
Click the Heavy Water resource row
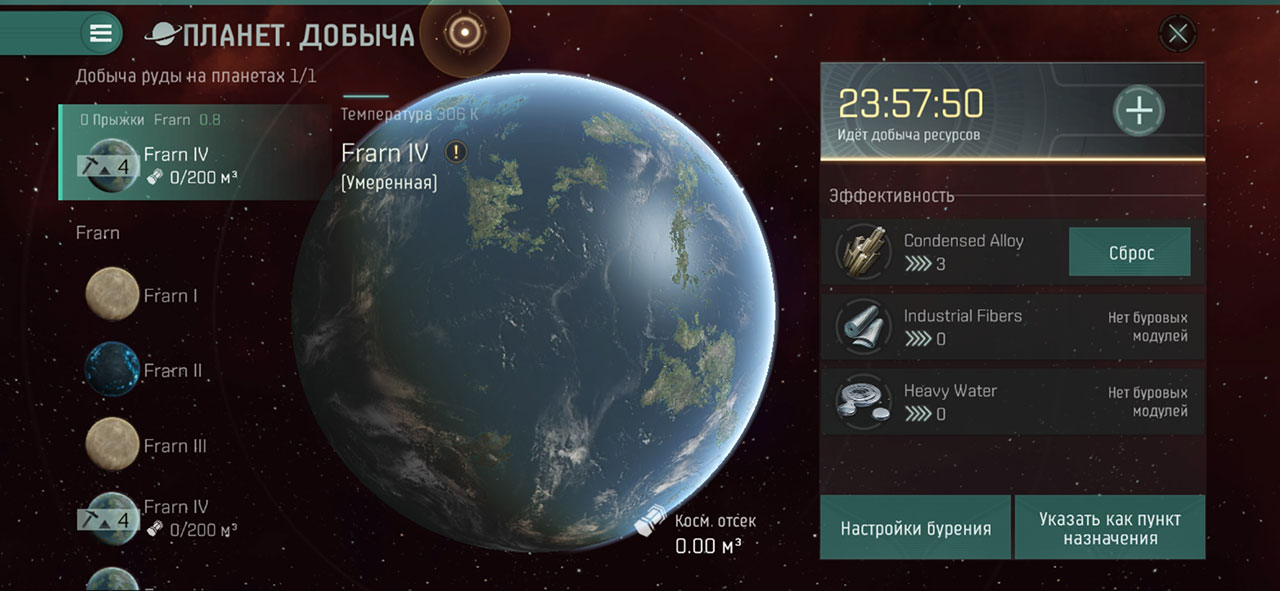[1012, 402]
